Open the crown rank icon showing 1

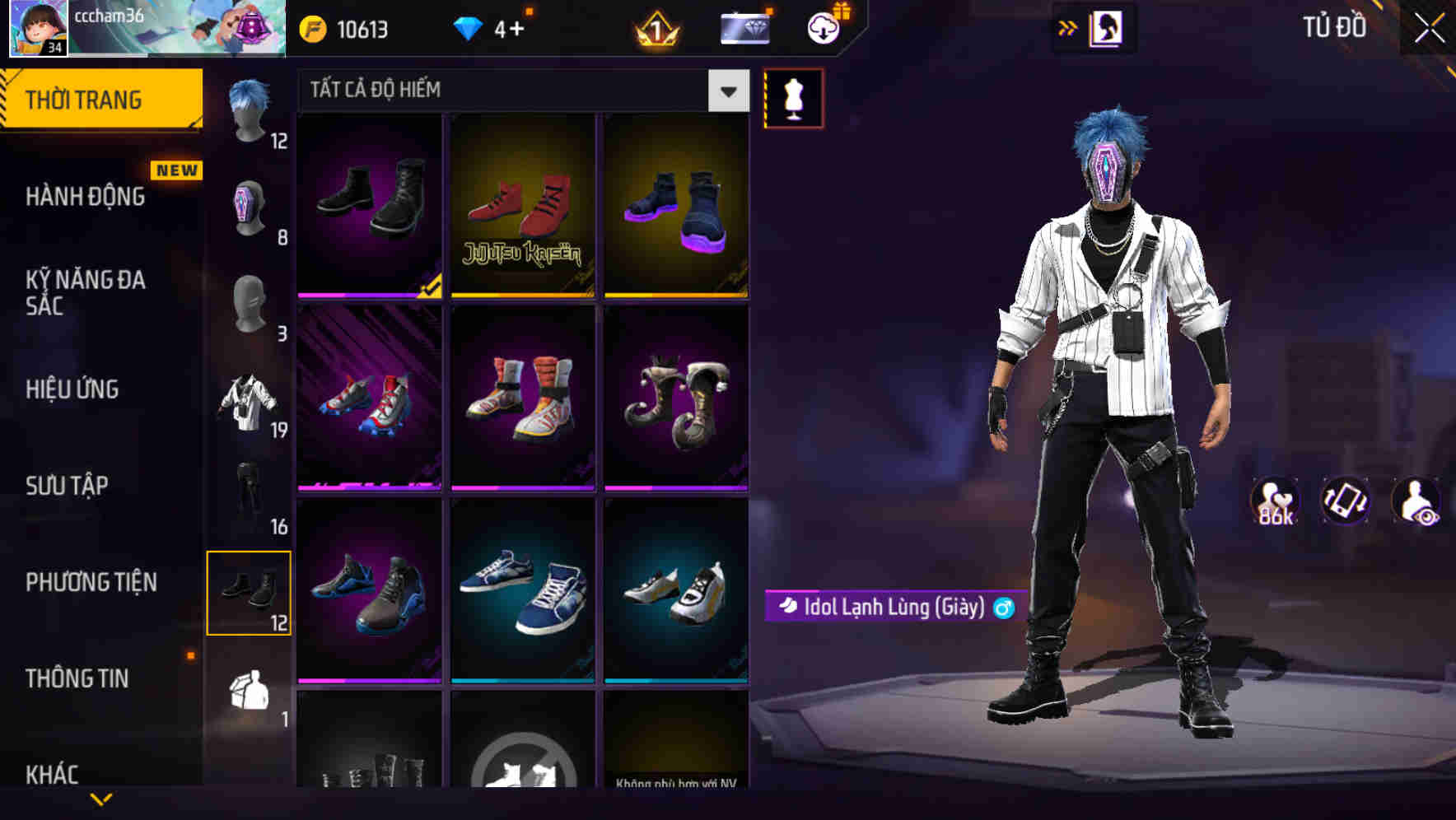tap(653, 30)
